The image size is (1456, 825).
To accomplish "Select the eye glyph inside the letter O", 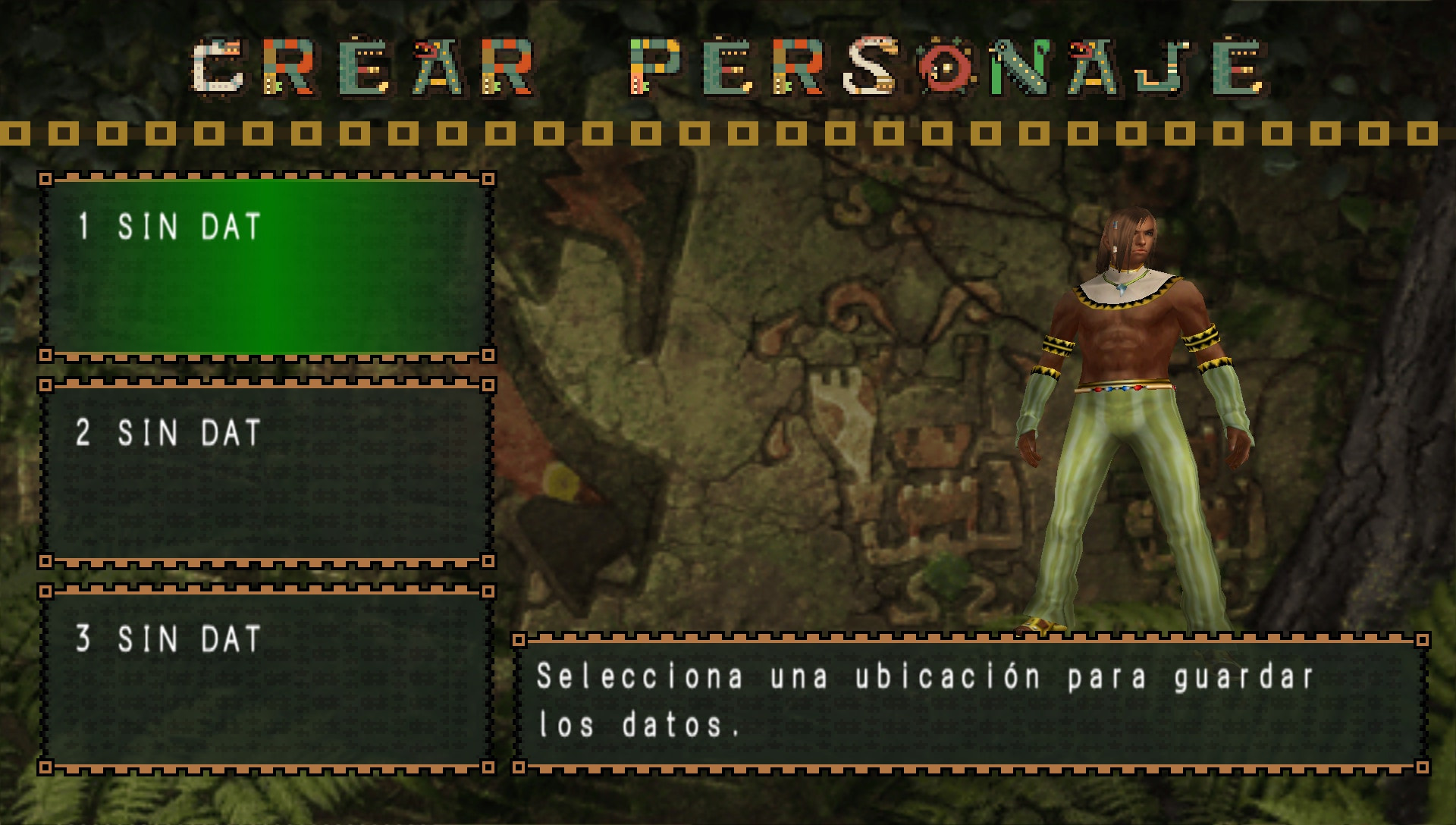I will click(x=947, y=67).
